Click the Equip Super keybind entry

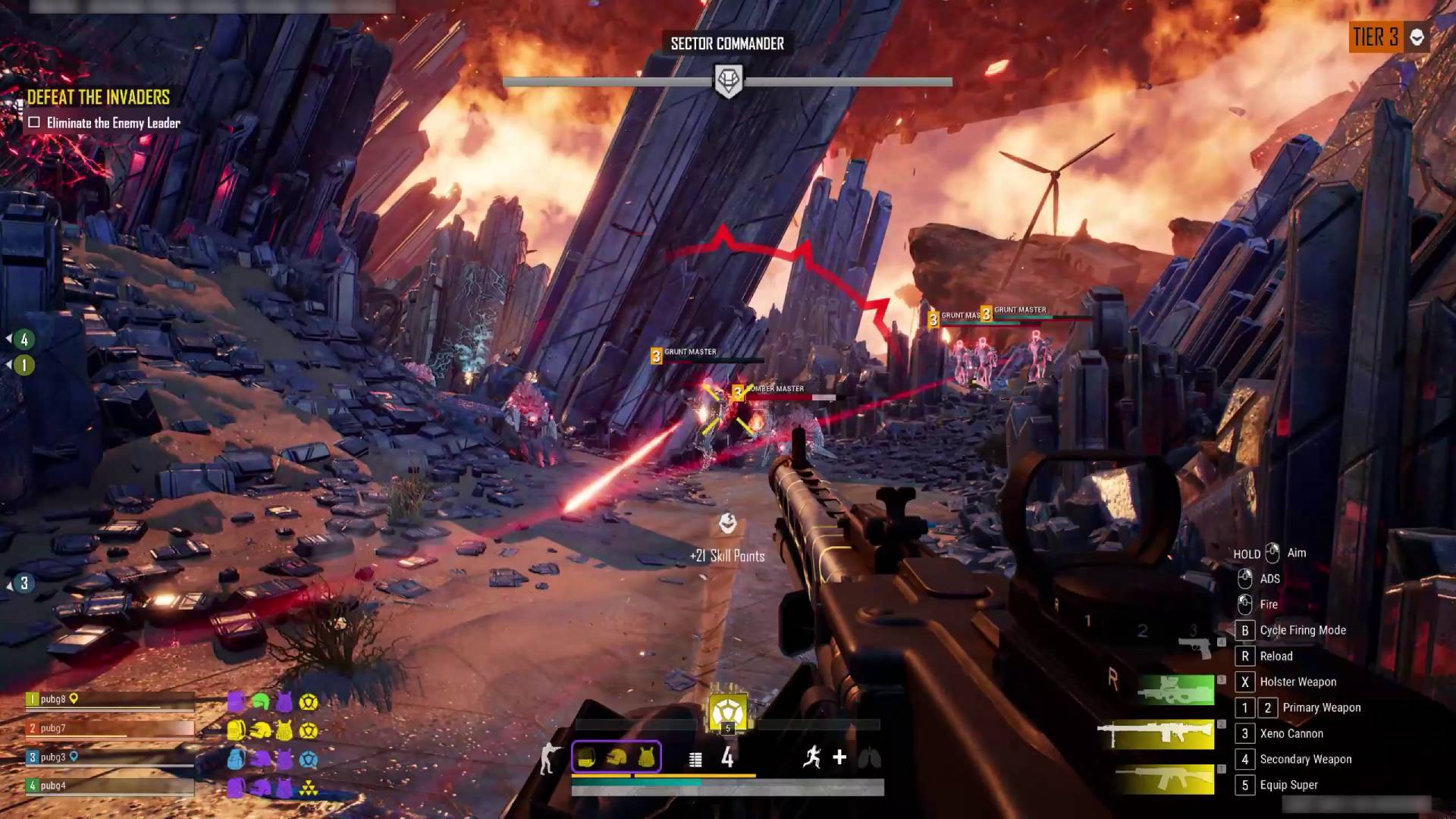coord(1289,785)
